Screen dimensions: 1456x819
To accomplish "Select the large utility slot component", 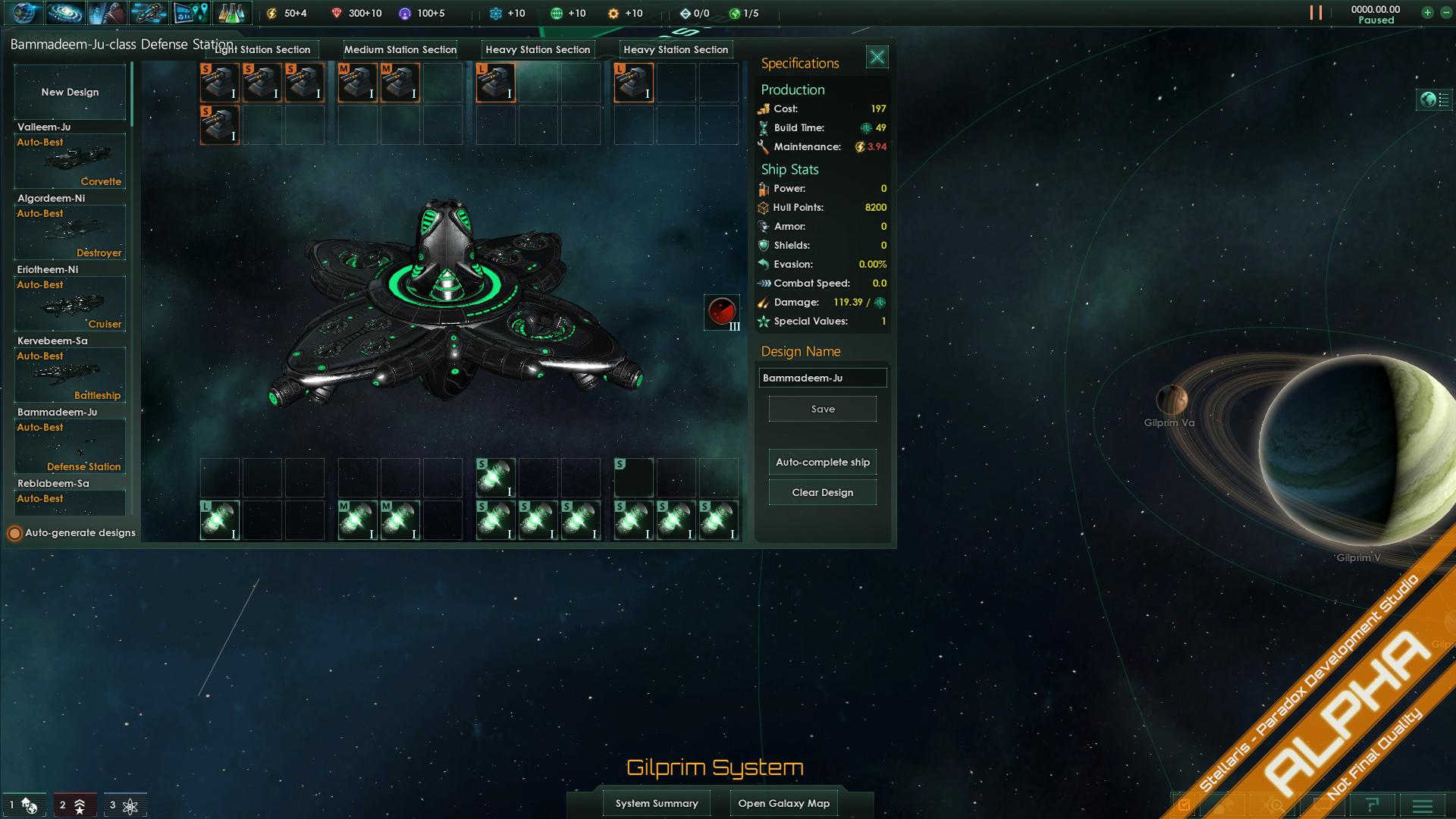I will pyautogui.click(x=220, y=520).
